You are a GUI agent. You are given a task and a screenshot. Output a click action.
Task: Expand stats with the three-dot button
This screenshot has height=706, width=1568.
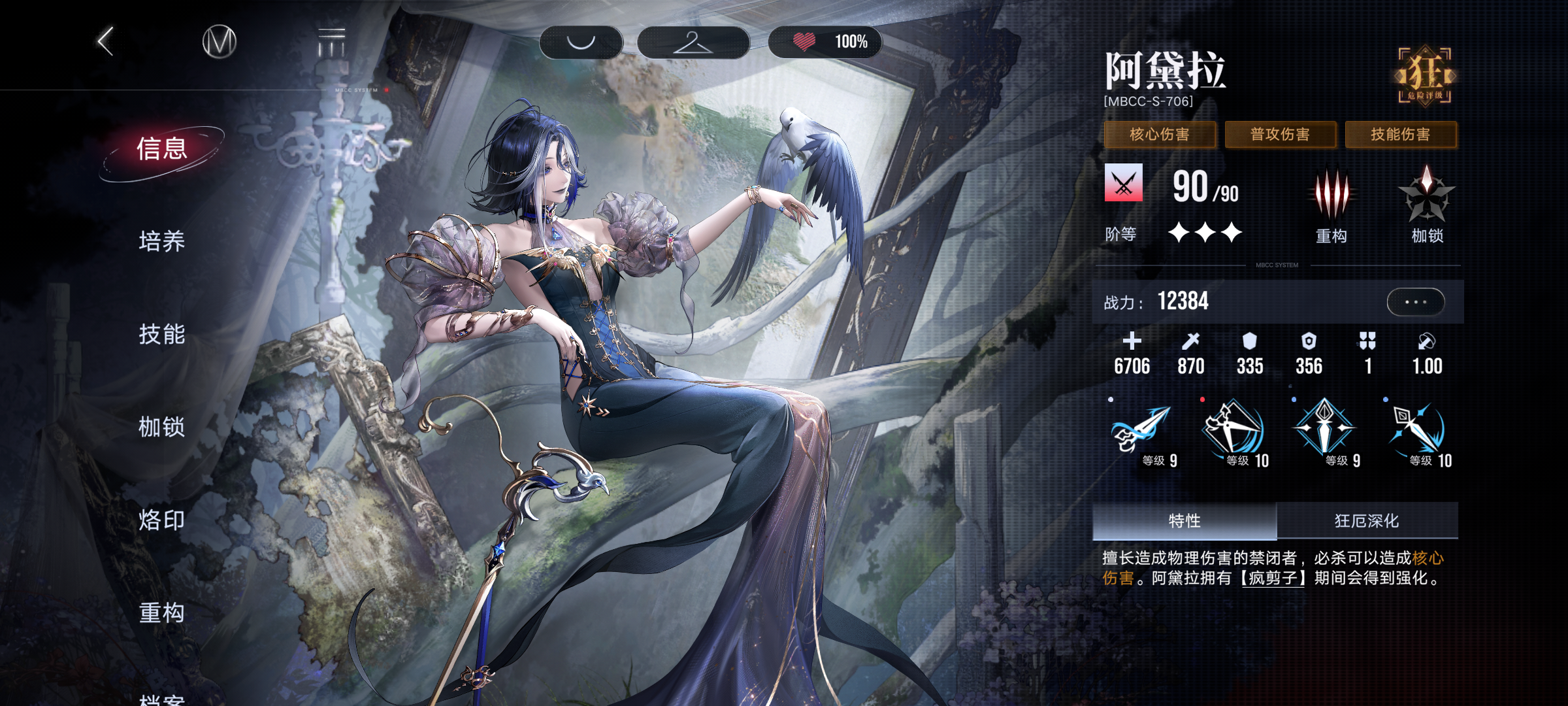pos(1415,302)
